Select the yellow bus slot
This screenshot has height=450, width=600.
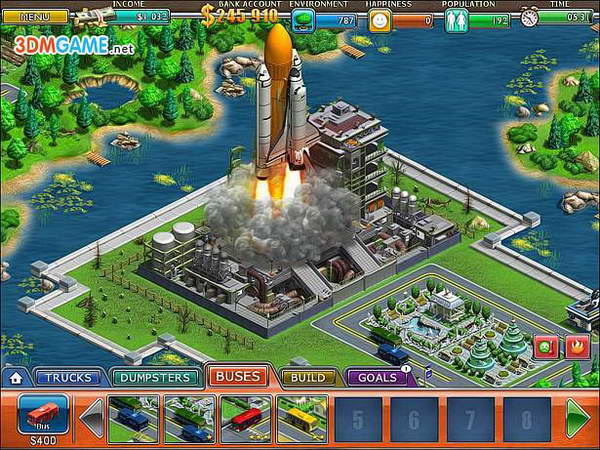[x=301, y=418]
